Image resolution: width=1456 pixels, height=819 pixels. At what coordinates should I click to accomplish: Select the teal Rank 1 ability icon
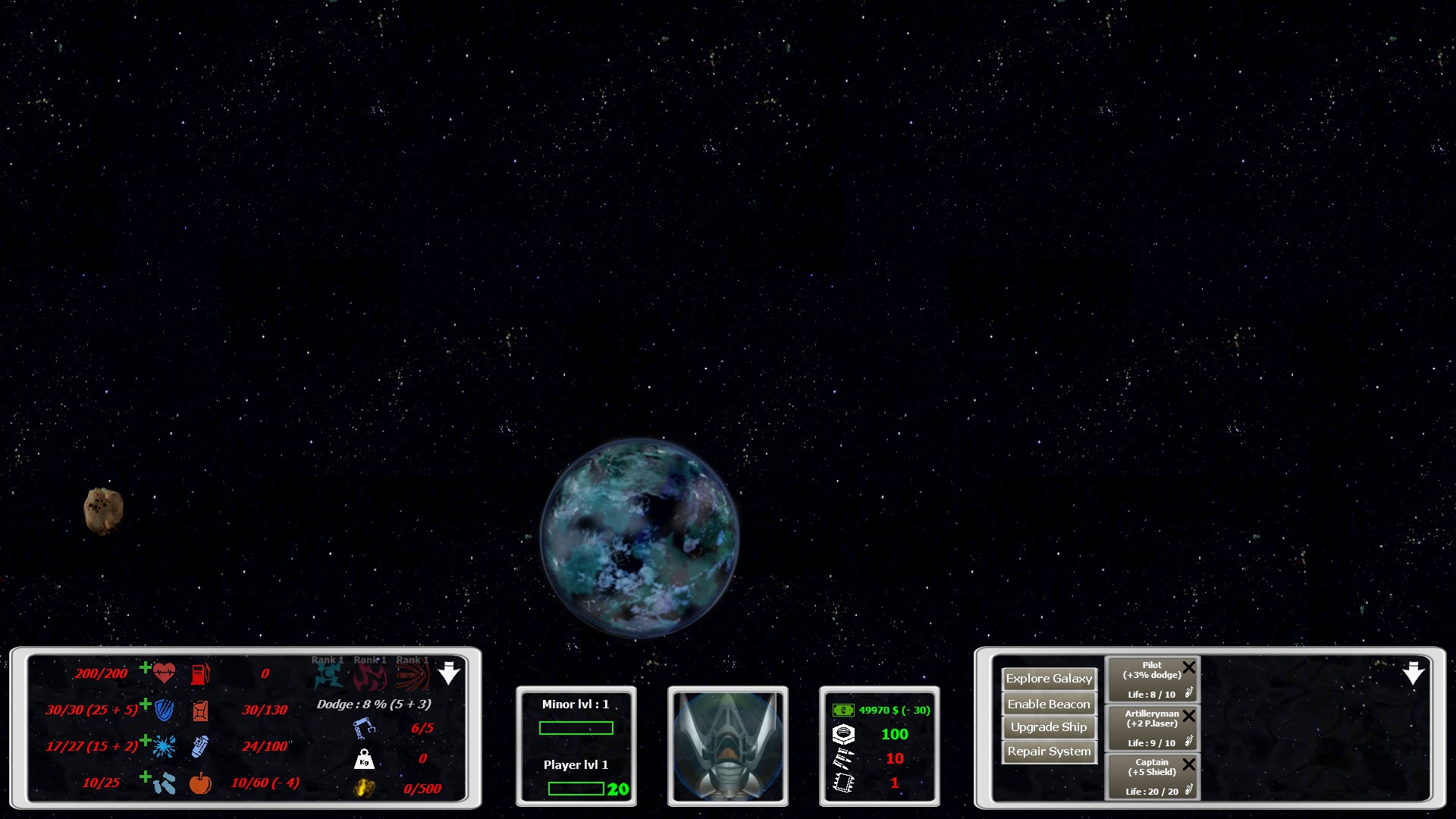click(x=328, y=673)
